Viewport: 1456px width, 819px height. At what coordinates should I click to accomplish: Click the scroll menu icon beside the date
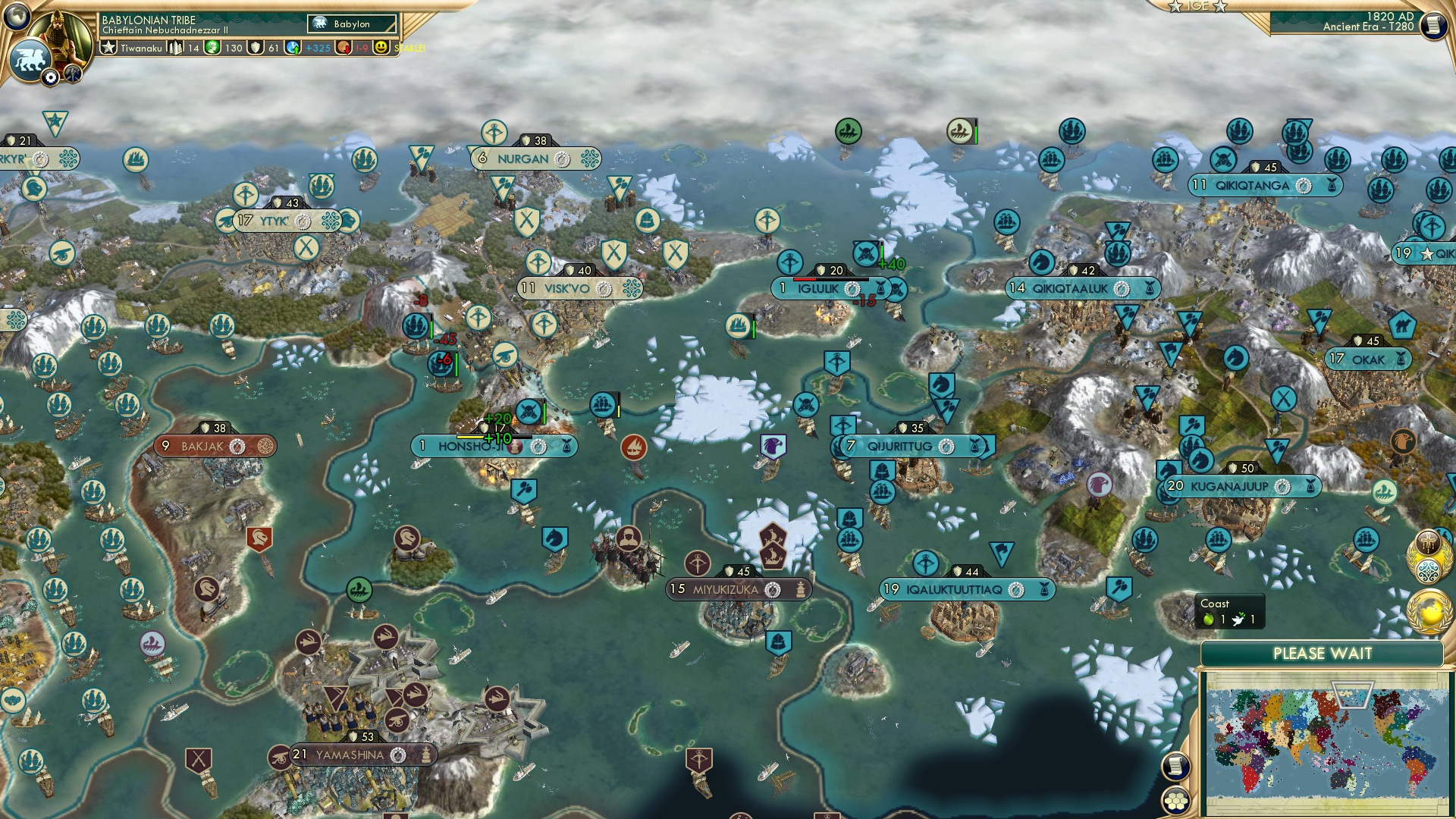pyautogui.click(x=1432, y=25)
